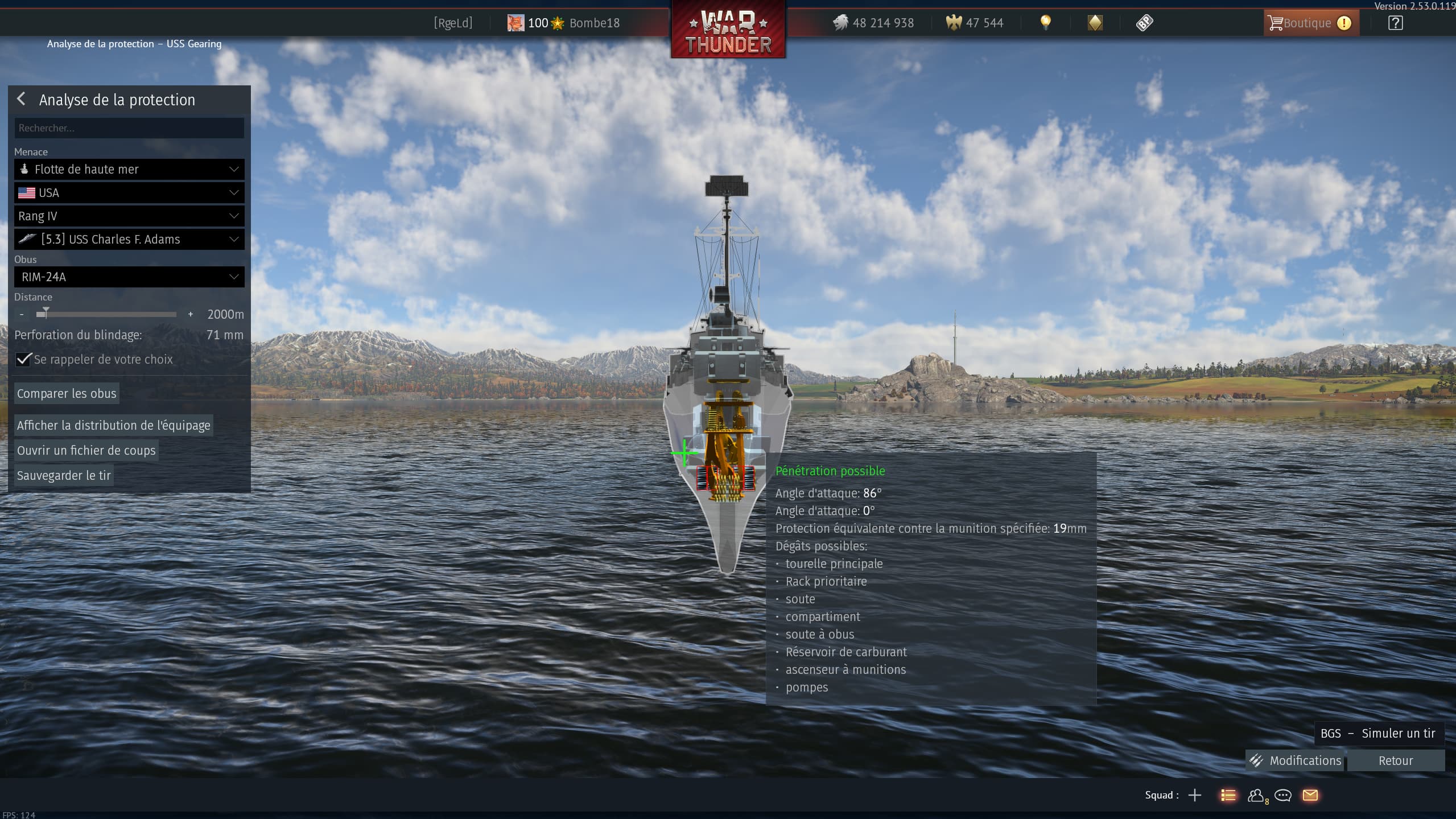This screenshot has width=1456, height=819.
Task: Open the RIM-24A shell dropdown
Action: (x=129, y=277)
